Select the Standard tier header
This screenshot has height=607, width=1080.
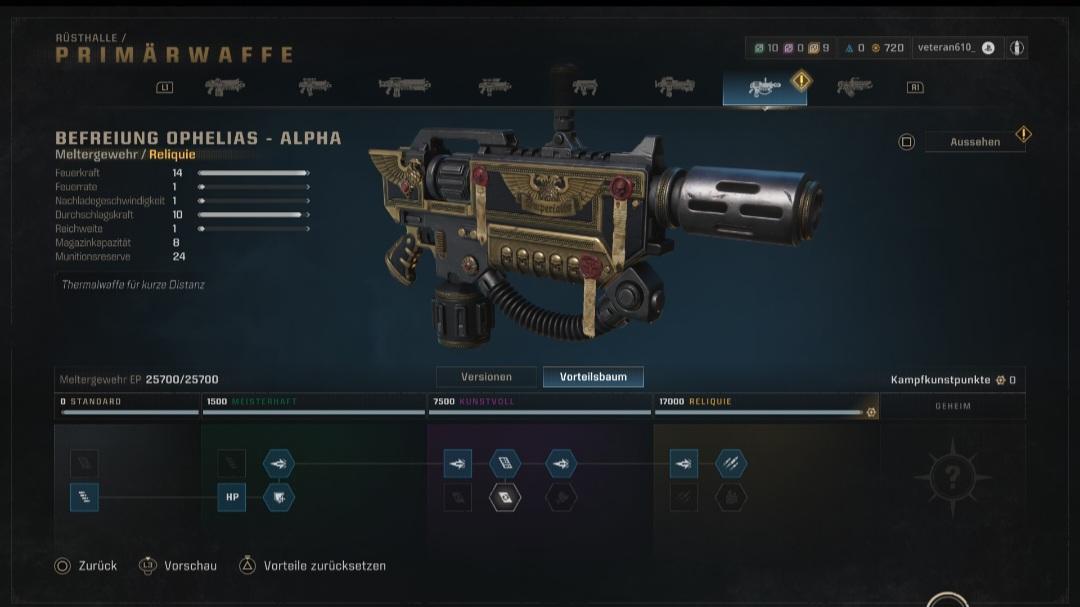click(126, 402)
